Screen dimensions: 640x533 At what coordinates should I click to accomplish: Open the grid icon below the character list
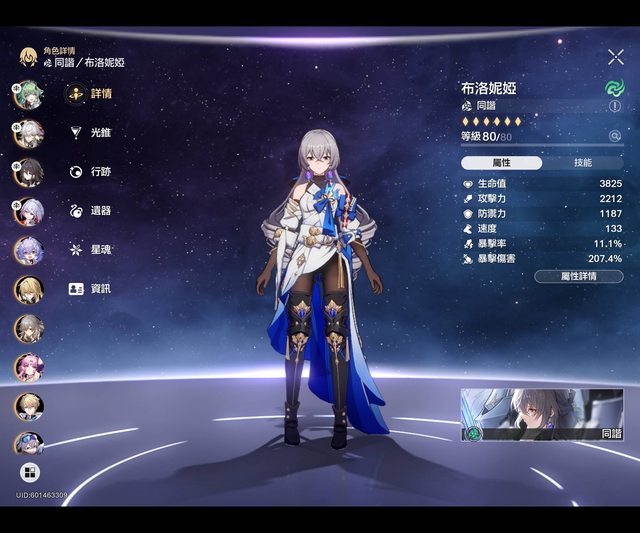click(x=28, y=472)
